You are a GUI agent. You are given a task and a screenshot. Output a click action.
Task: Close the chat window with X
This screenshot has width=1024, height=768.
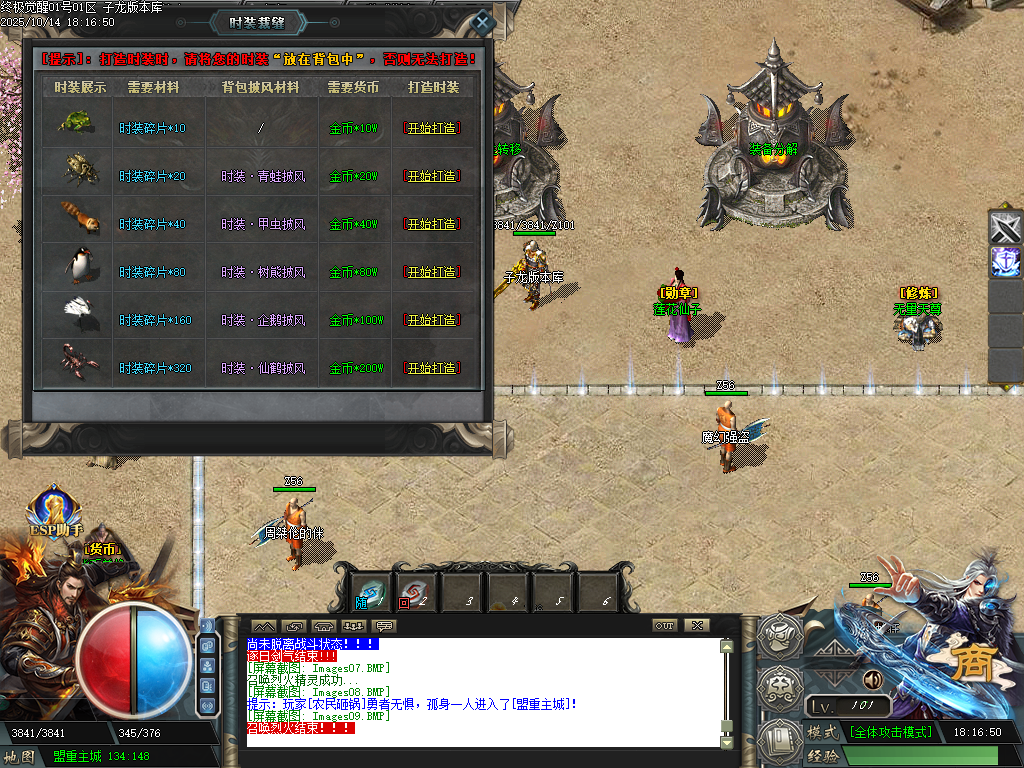click(x=696, y=625)
